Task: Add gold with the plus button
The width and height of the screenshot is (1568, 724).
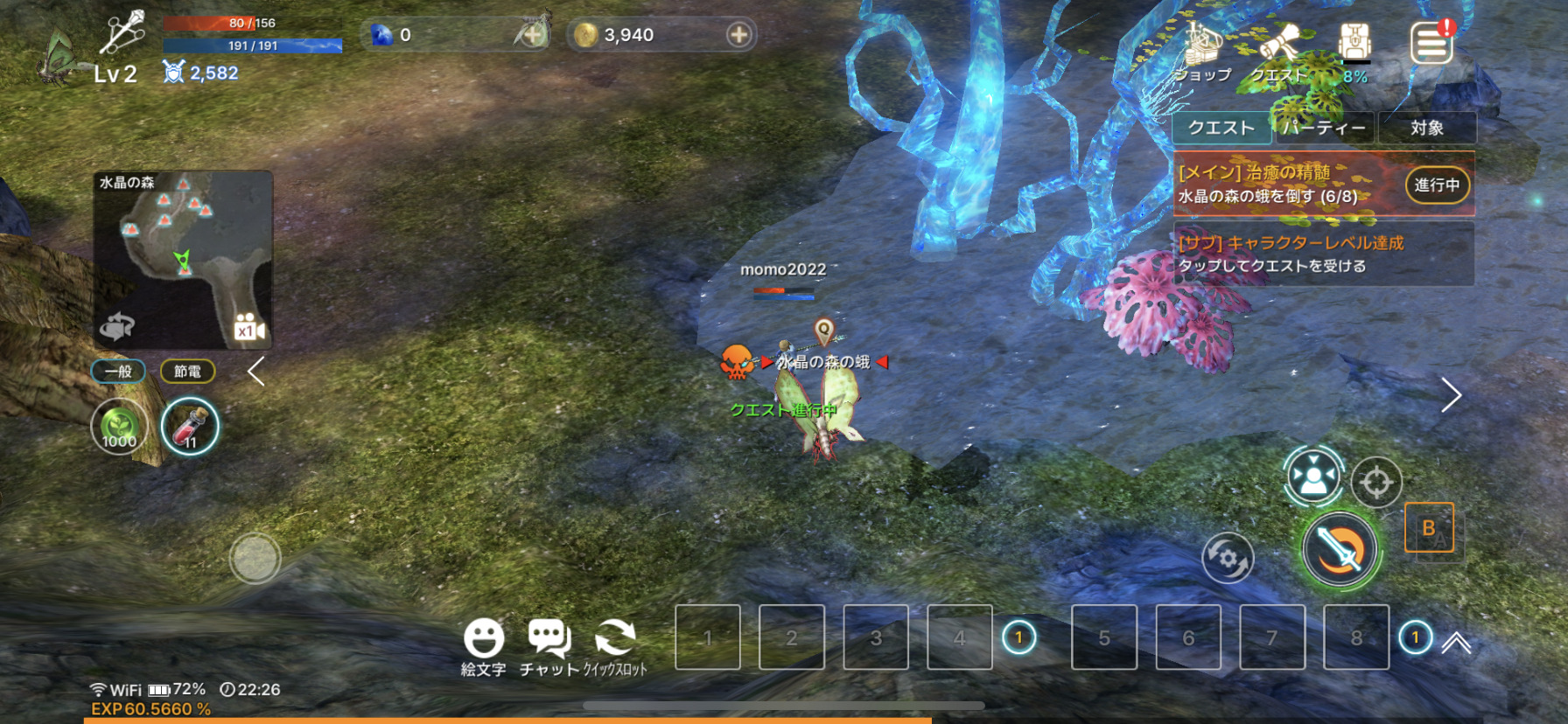Action: (x=739, y=35)
